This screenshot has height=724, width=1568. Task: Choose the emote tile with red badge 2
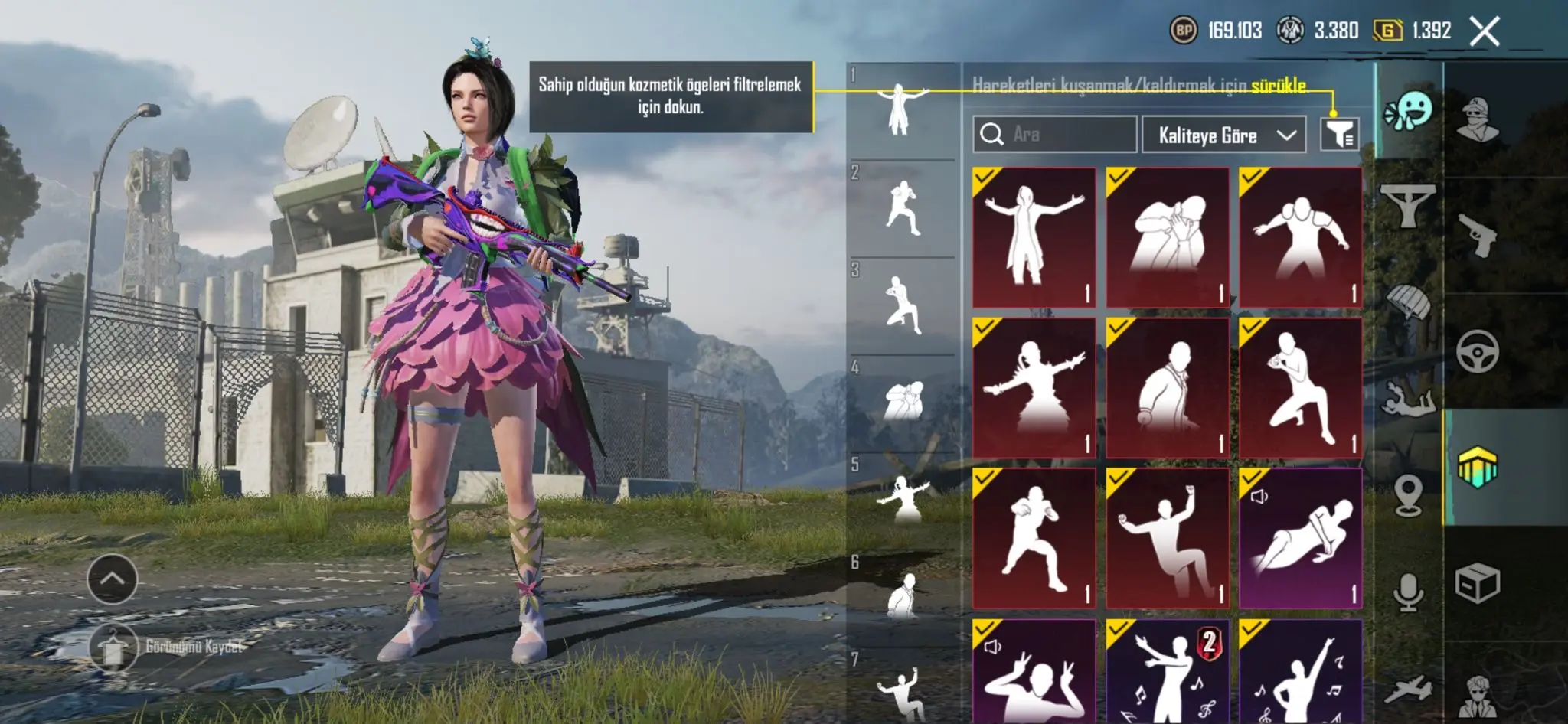[1167, 671]
